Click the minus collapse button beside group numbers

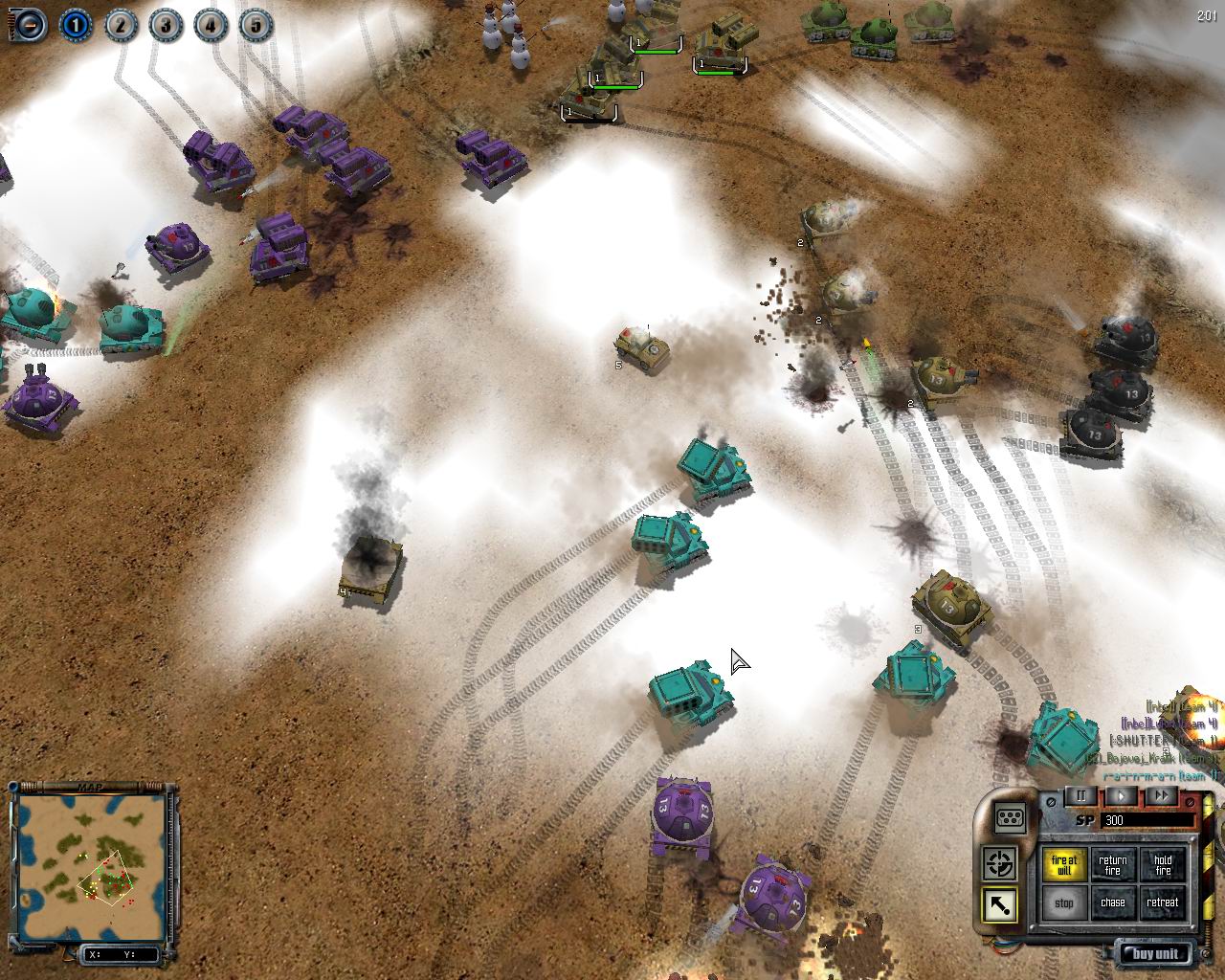30,24
